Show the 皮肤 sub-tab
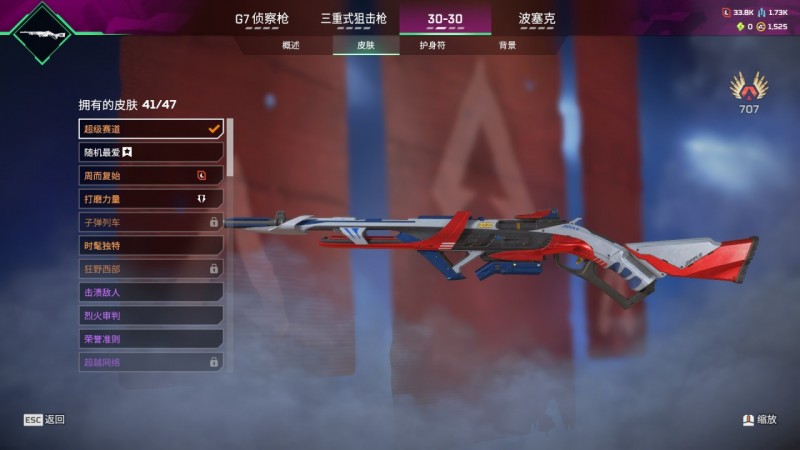Viewport: 800px width, 450px height. coord(365,46)
